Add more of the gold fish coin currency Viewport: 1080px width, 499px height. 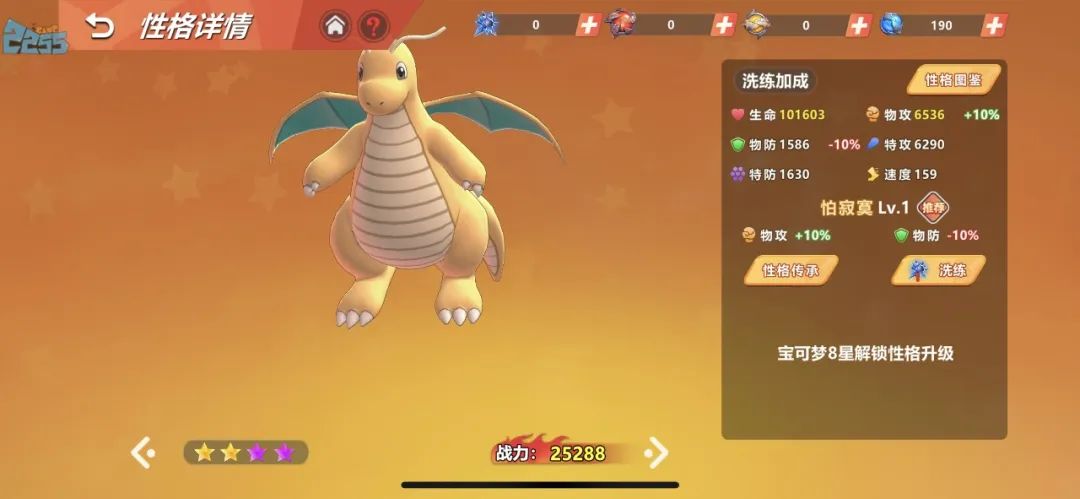pyautogui.click(x=858, y=25)
